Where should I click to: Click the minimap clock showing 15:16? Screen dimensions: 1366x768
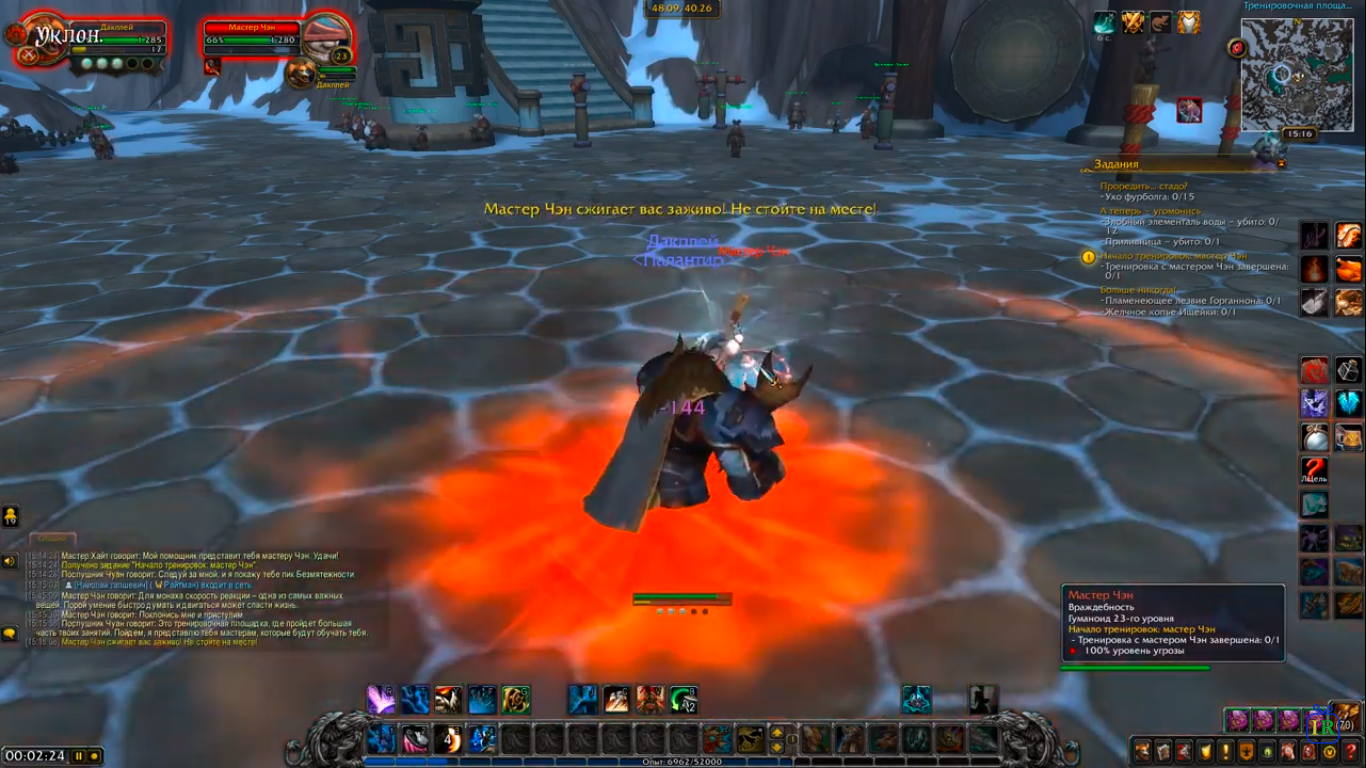pyautogui.click(x=1299, y=133)
